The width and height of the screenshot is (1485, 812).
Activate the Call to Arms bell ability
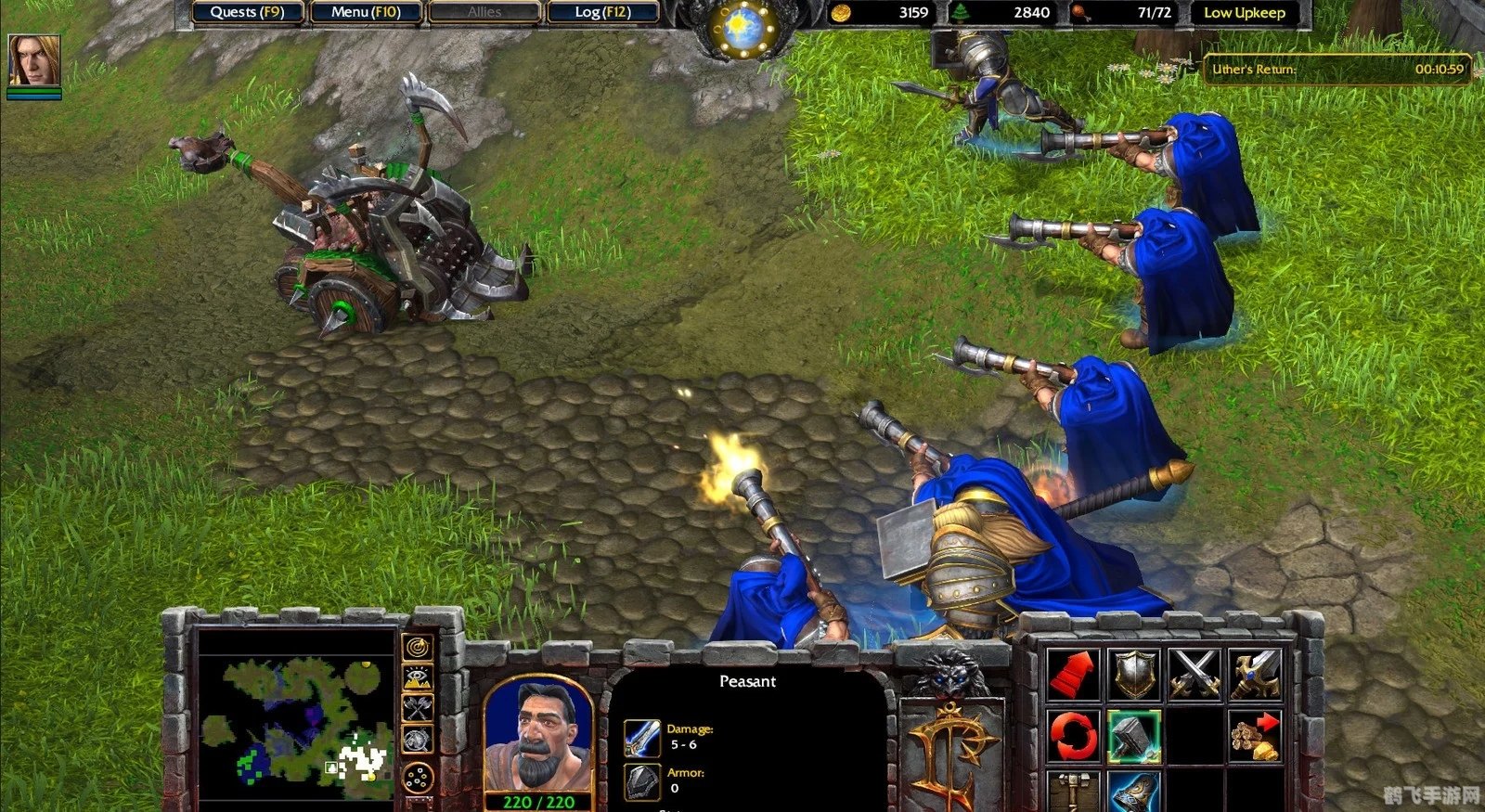(1134, 792)
